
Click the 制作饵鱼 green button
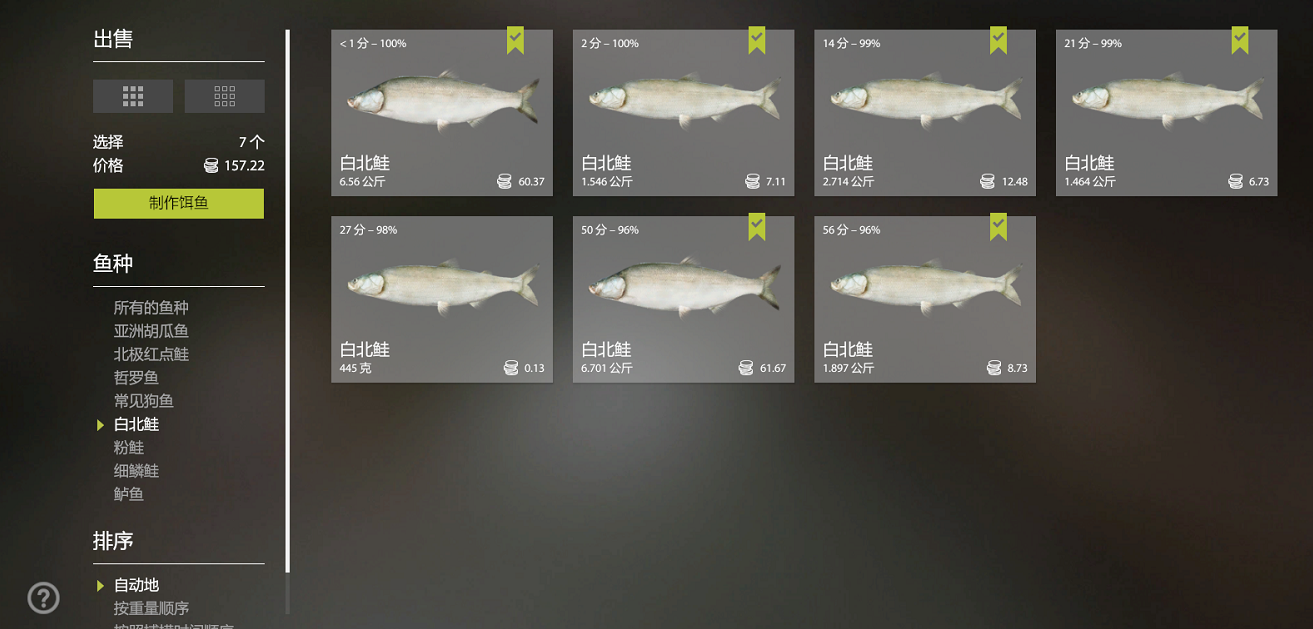pos(179,203)
